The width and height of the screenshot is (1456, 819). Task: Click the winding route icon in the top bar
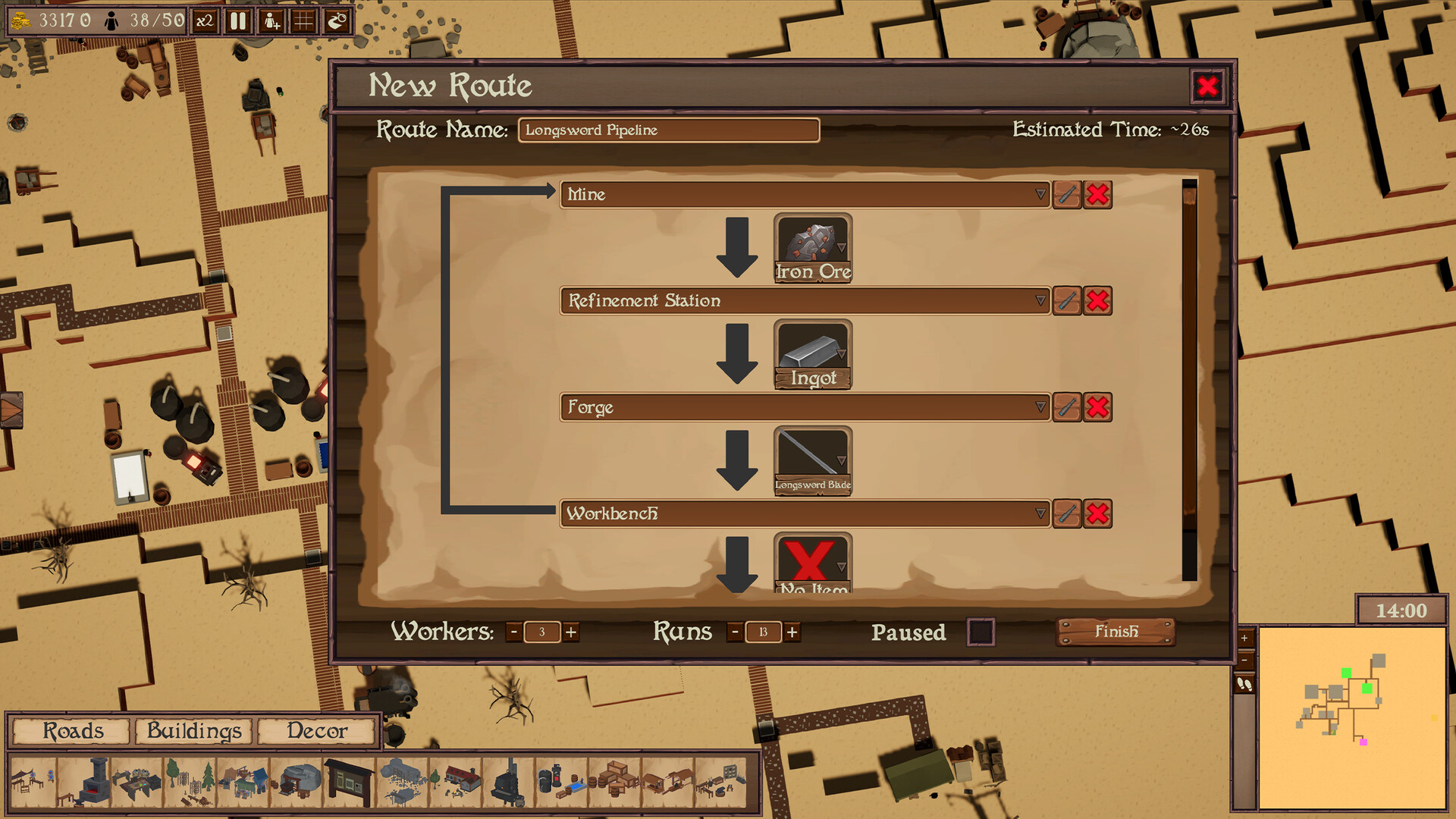click(x=337, y=21)
